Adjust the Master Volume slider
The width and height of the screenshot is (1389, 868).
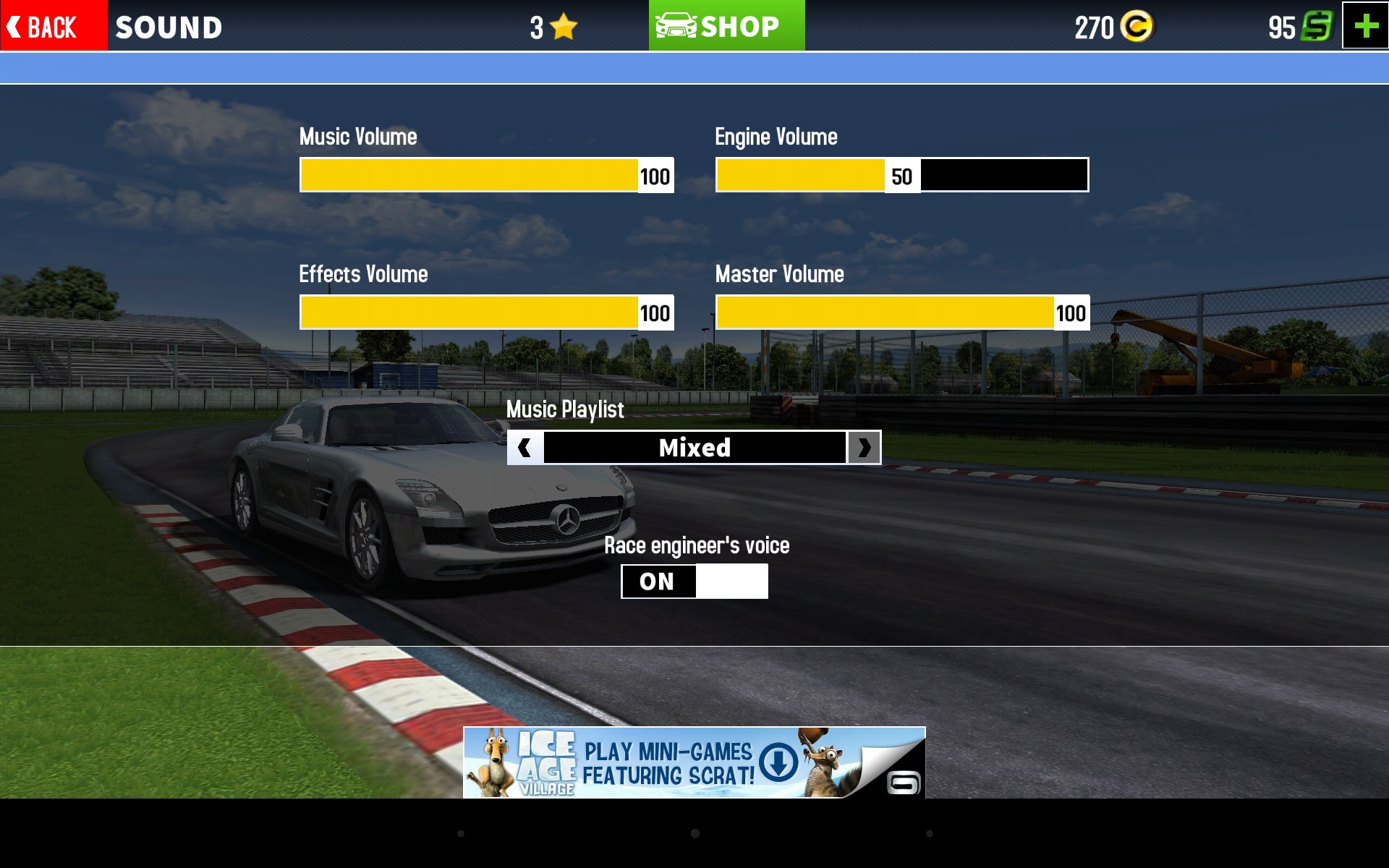pos(901,312)
